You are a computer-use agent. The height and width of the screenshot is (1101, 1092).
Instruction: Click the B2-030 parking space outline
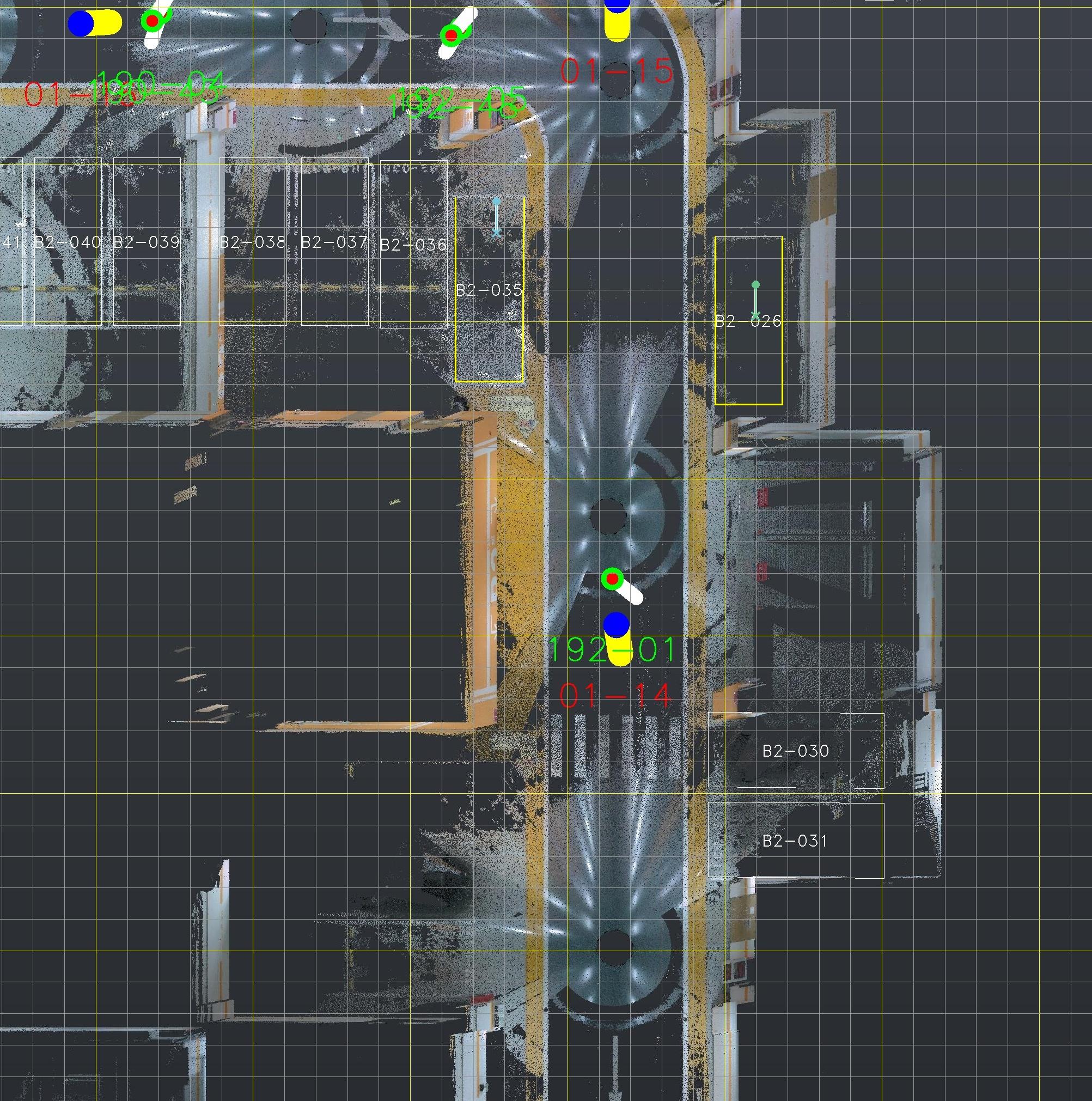click(796, 751)
